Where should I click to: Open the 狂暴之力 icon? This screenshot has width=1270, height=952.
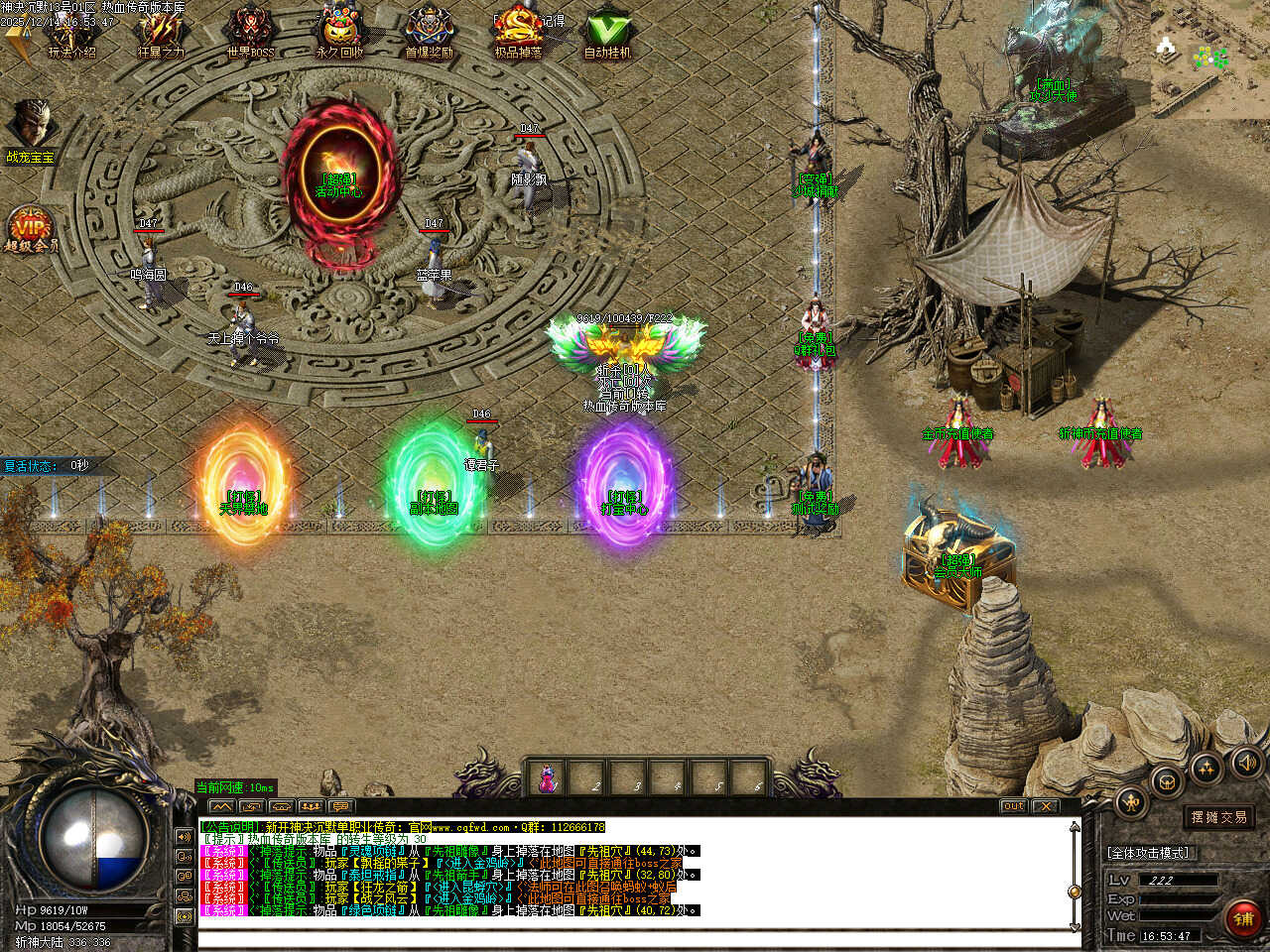[160, 32]
